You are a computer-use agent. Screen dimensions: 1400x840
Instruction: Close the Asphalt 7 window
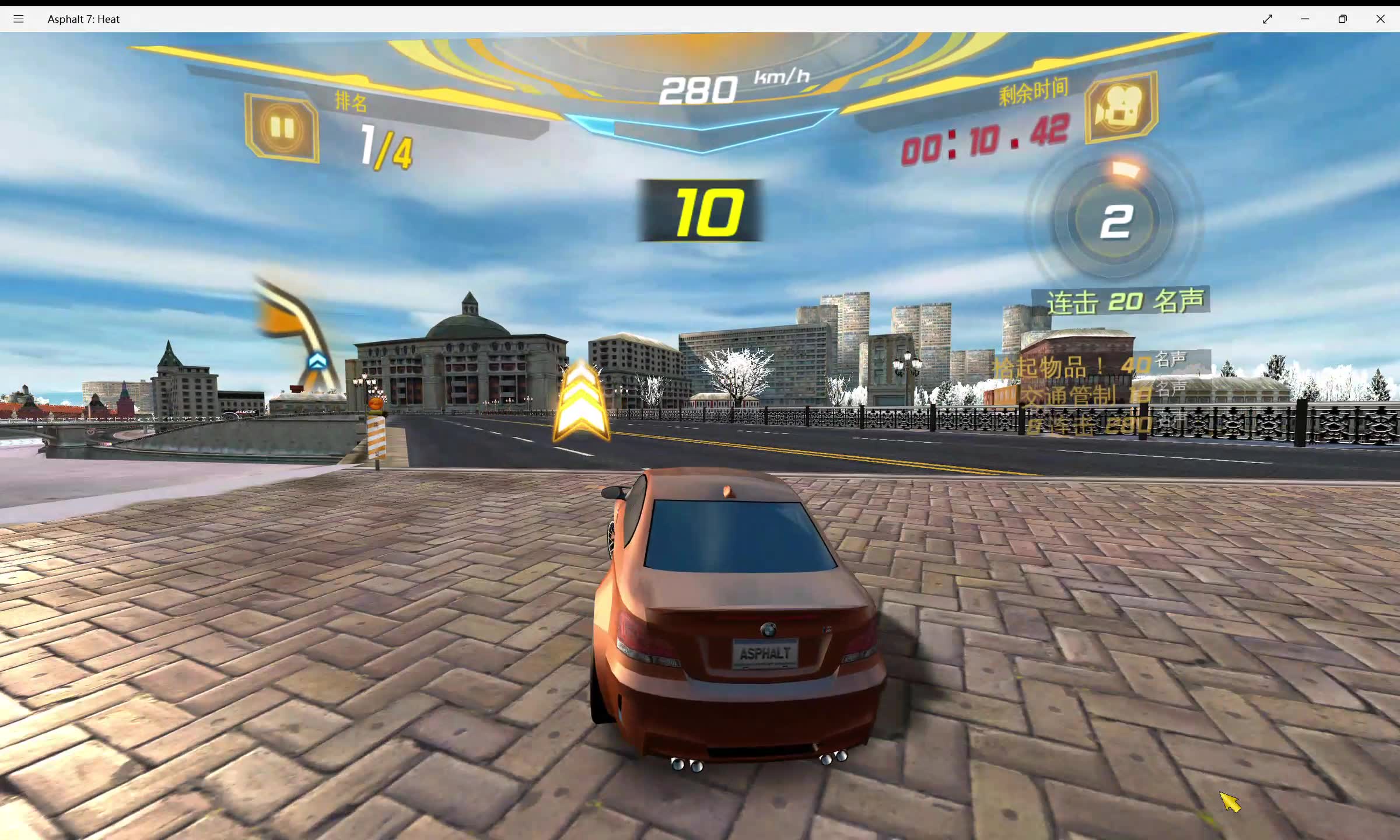click(1380, 19)
